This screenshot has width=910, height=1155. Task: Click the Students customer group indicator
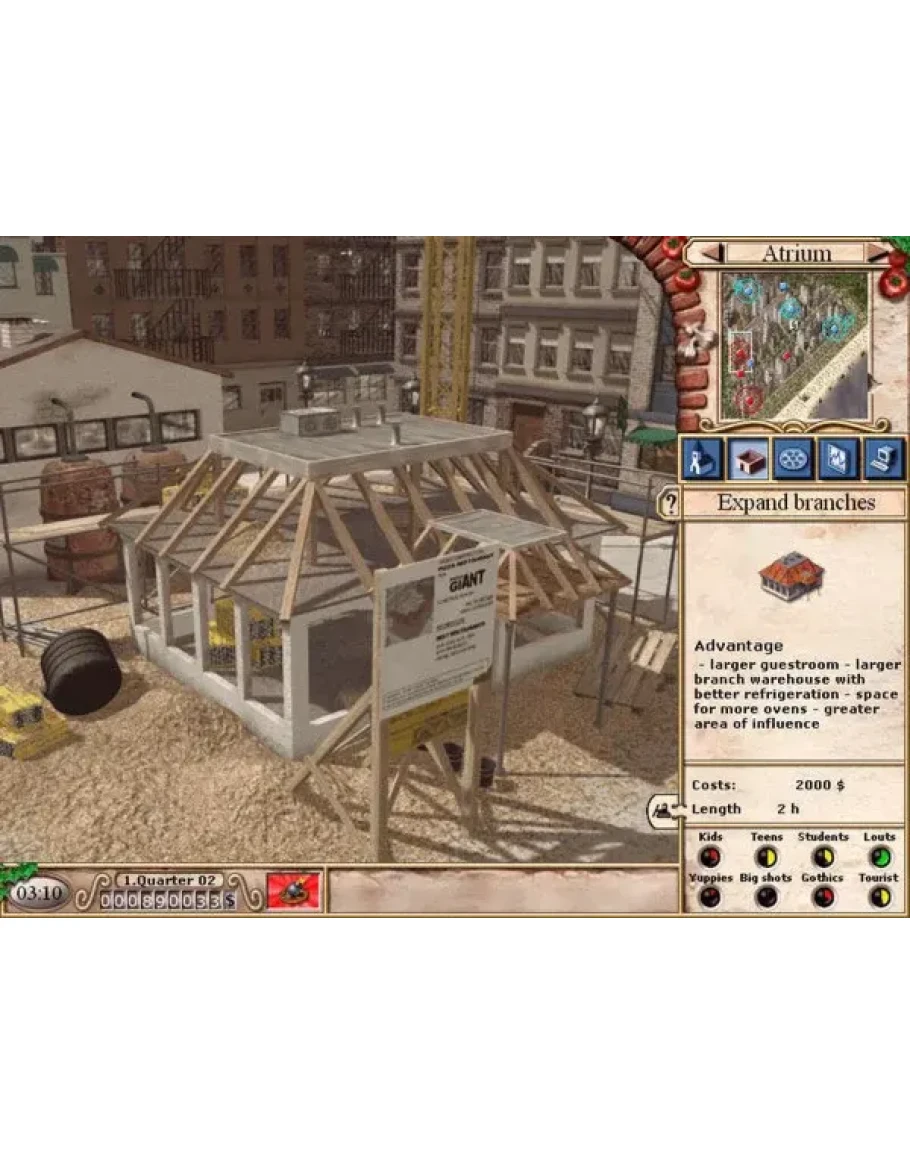[x=823, y=857]
